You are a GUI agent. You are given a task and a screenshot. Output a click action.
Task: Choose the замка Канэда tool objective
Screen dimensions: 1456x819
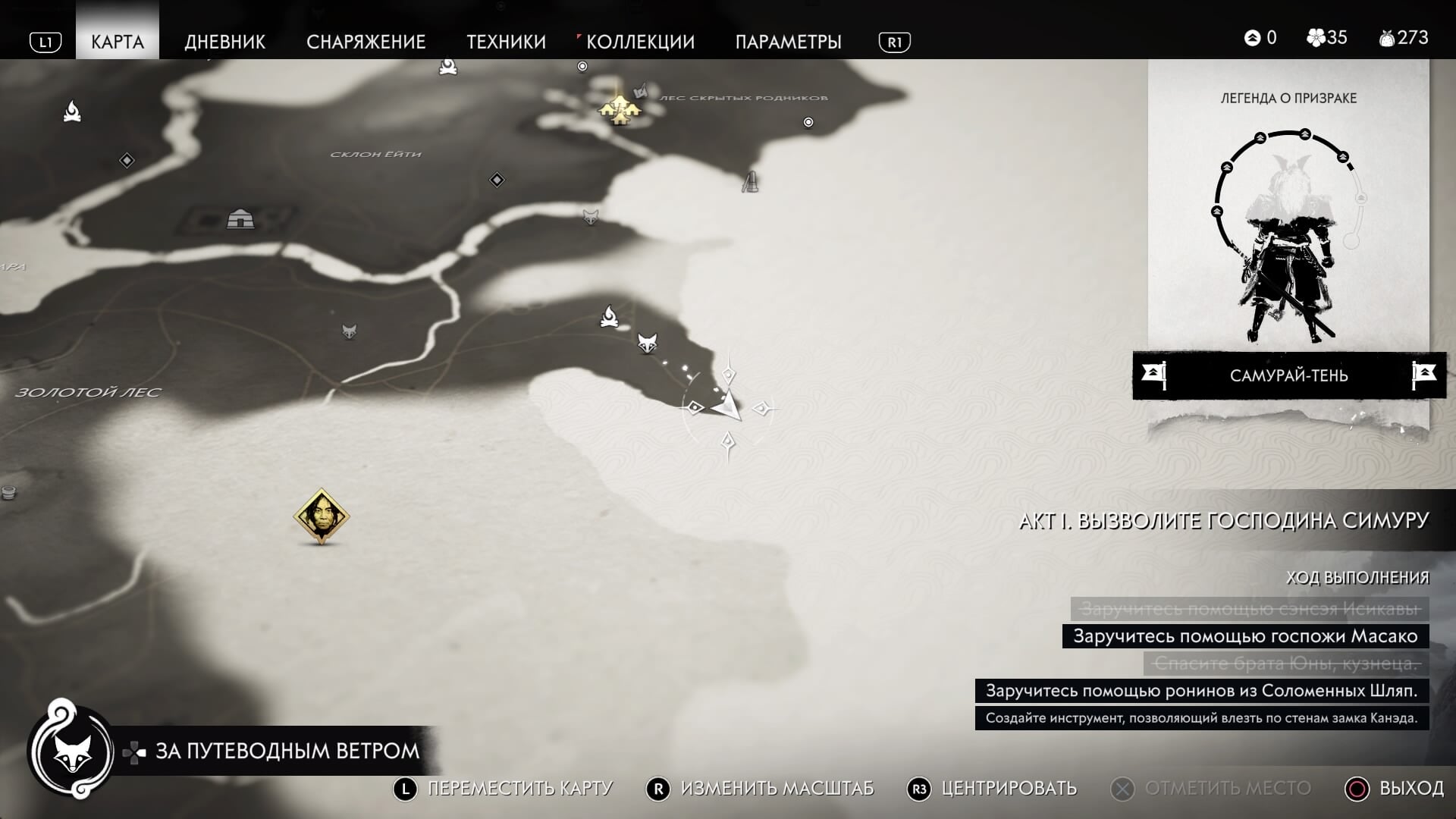(x=1201, y=718)
